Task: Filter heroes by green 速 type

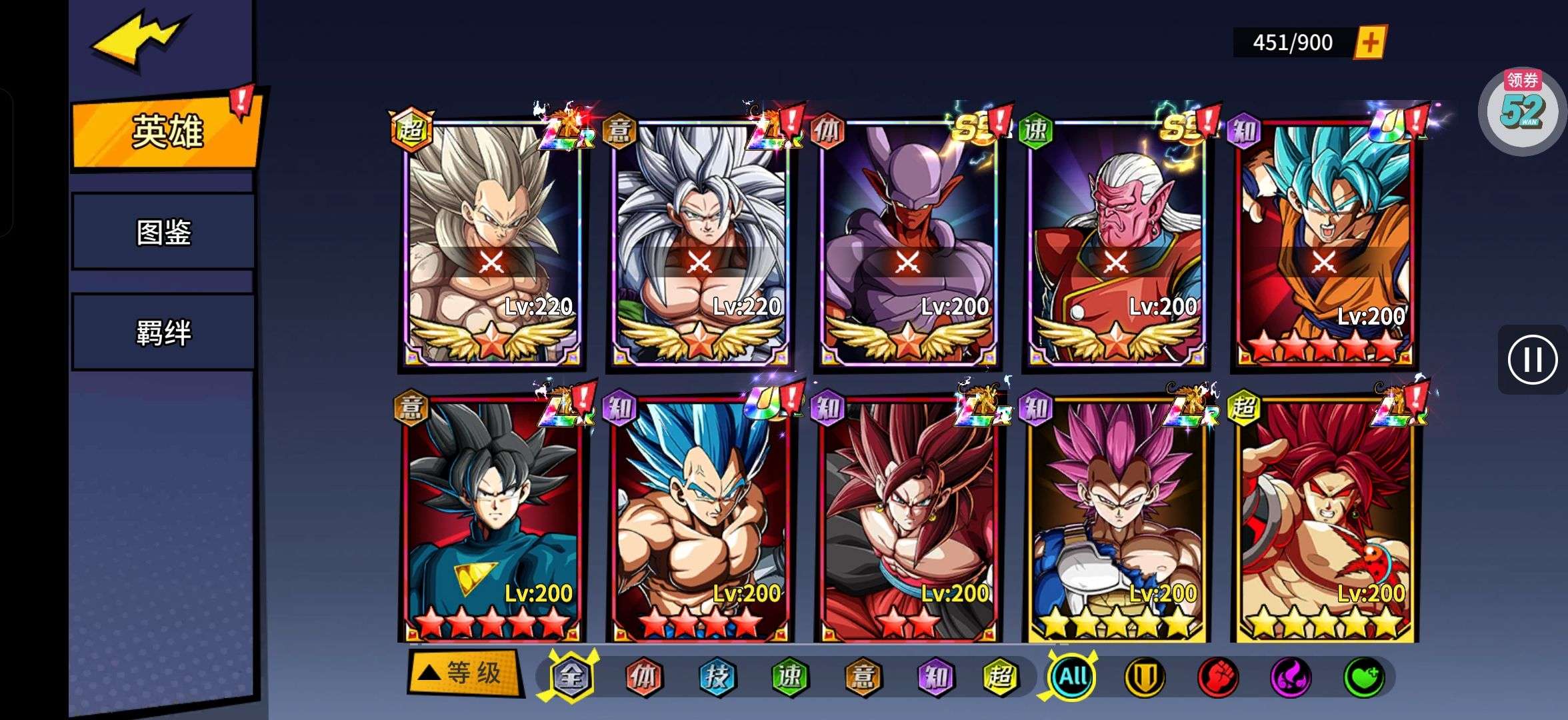Action: (x=790, y=677)
